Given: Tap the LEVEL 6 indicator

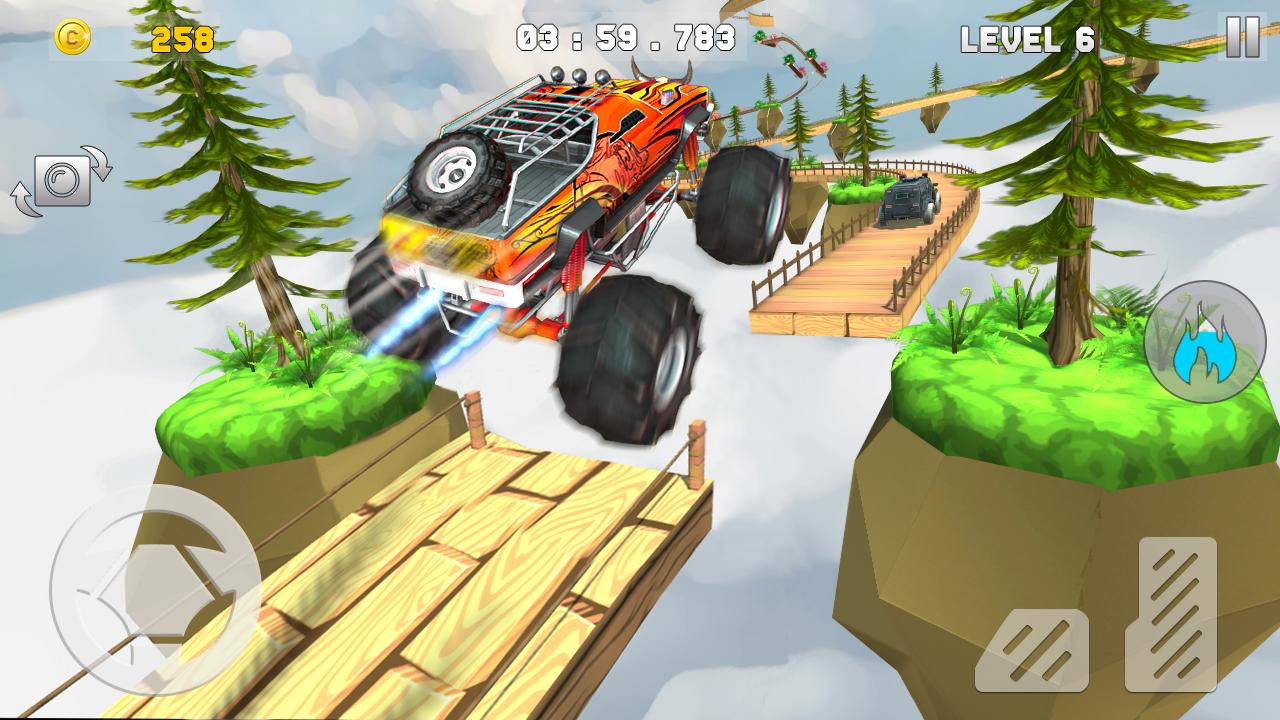Looking at the screenshot, I should 1028,40.
